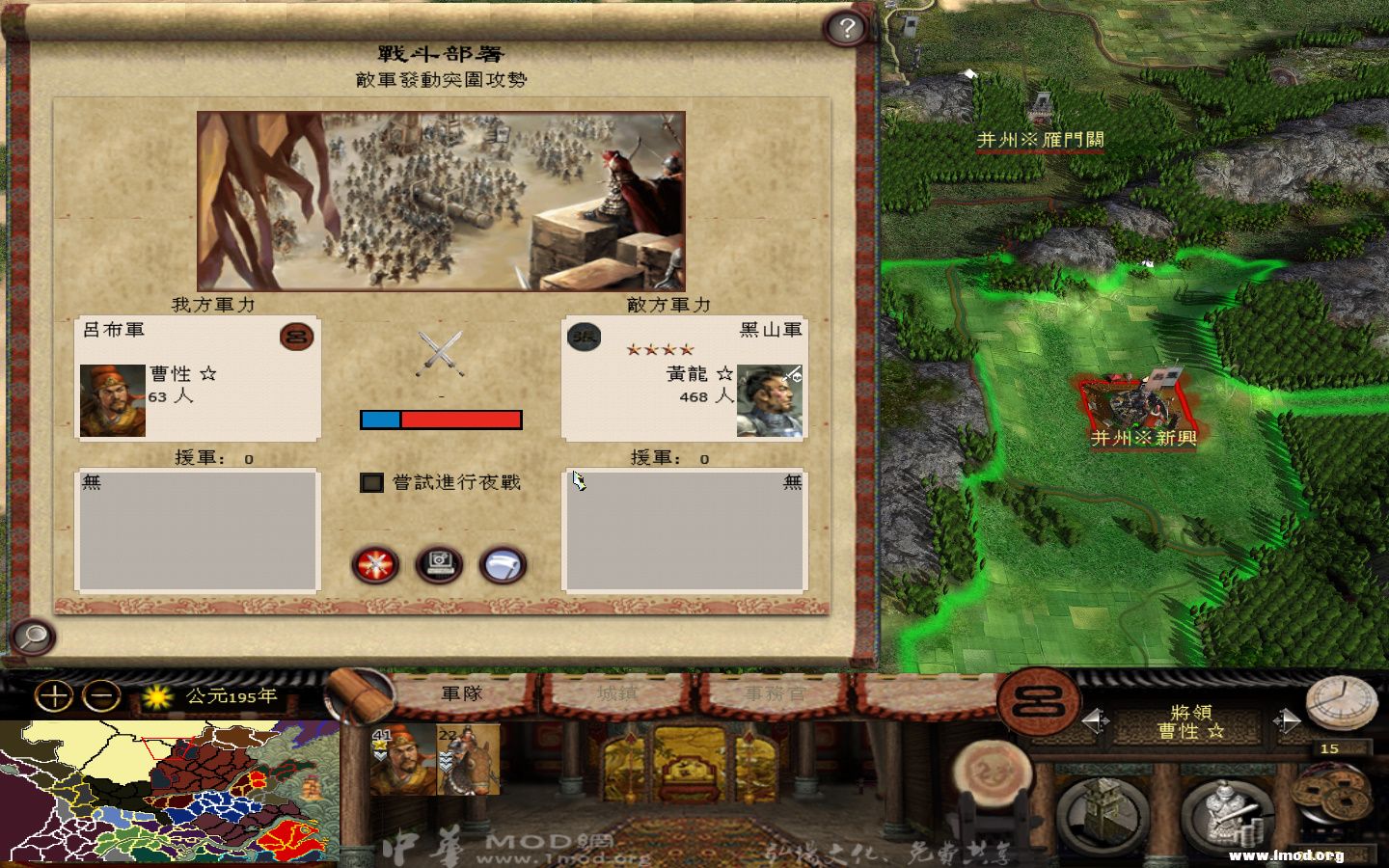Enable the 嘗試進行夜戰 night battle checkbox
This screenshot has width=1389, height=868.
click(371, 482)
